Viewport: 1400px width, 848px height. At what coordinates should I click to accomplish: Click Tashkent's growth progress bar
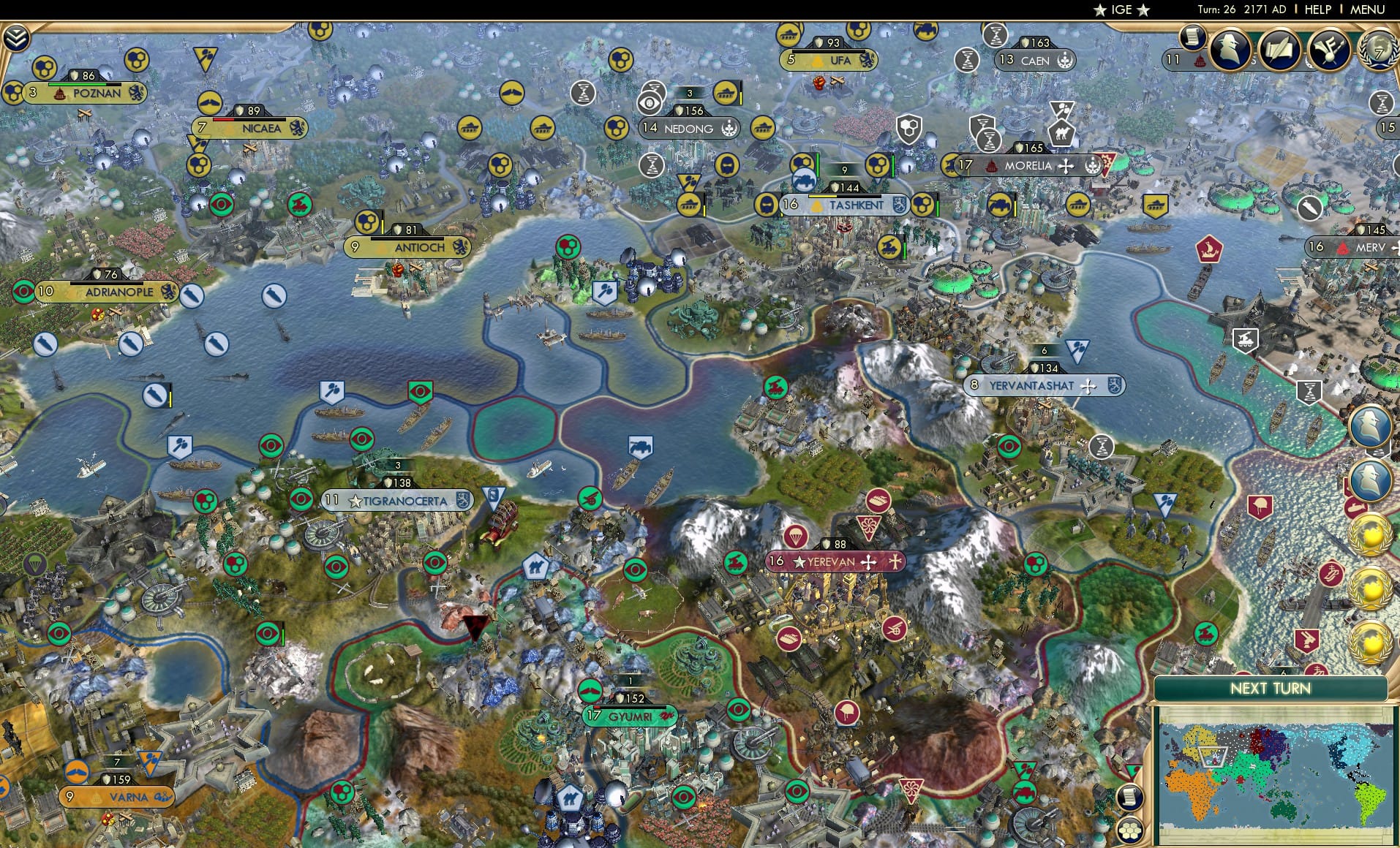point(843,196)
